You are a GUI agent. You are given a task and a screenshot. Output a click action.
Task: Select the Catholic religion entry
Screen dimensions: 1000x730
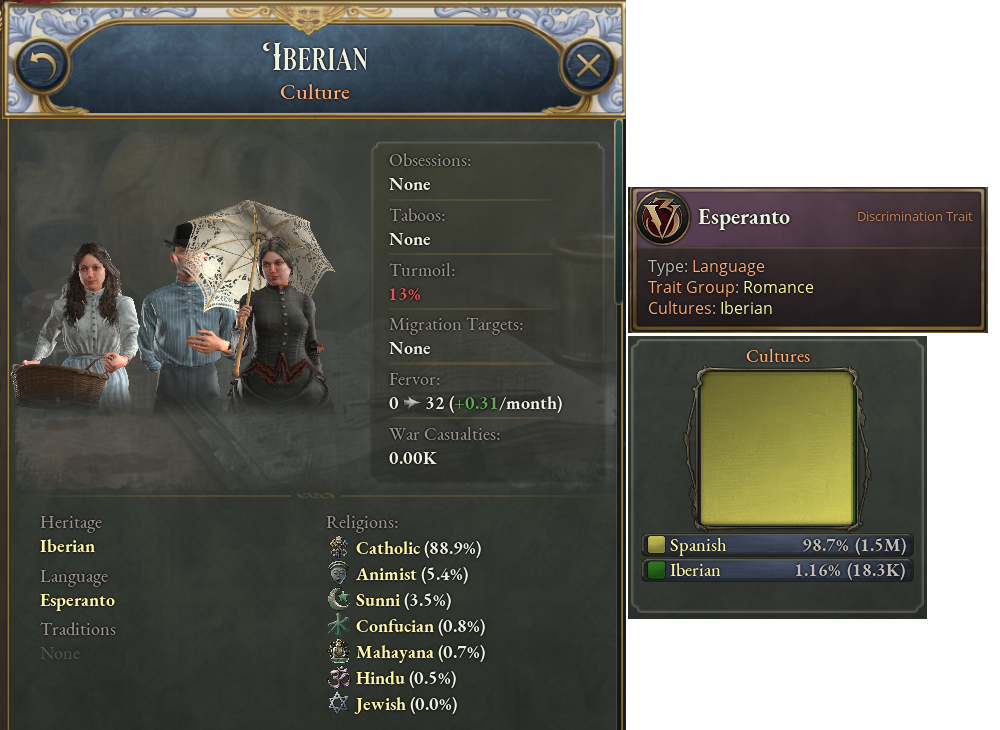point(388,549)
